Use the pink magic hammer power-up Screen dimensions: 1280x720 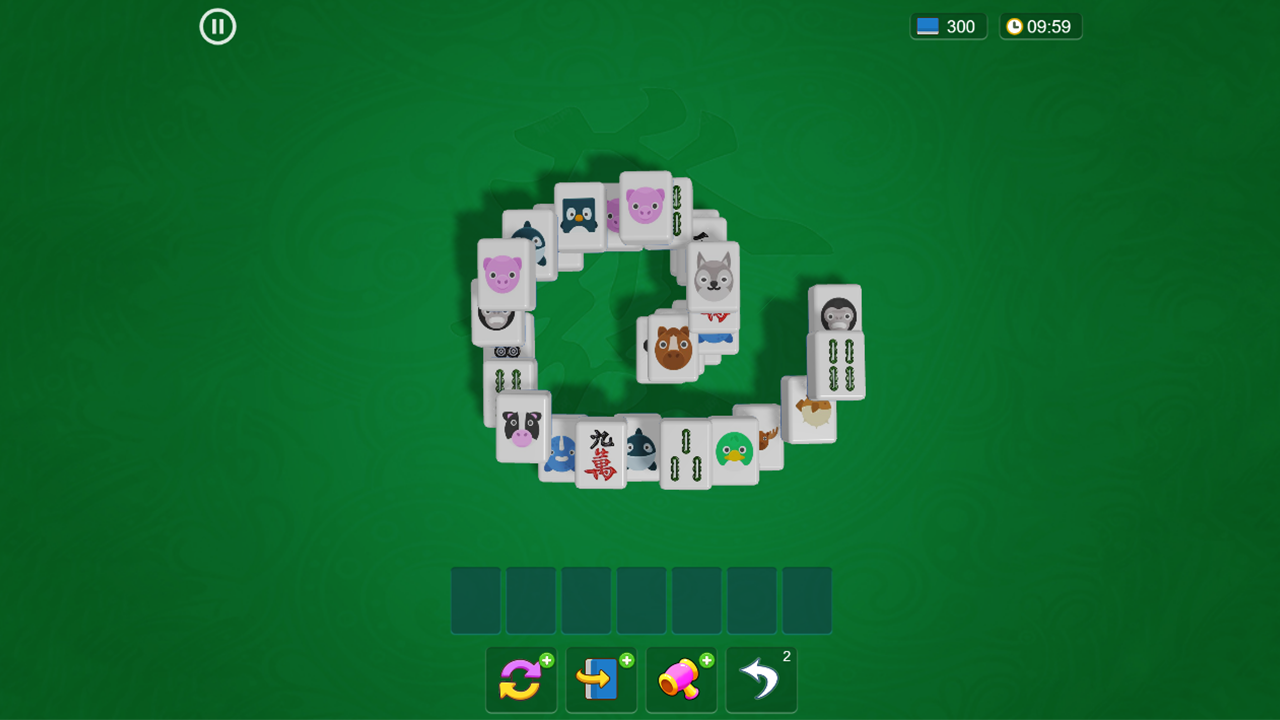[681, 679]
